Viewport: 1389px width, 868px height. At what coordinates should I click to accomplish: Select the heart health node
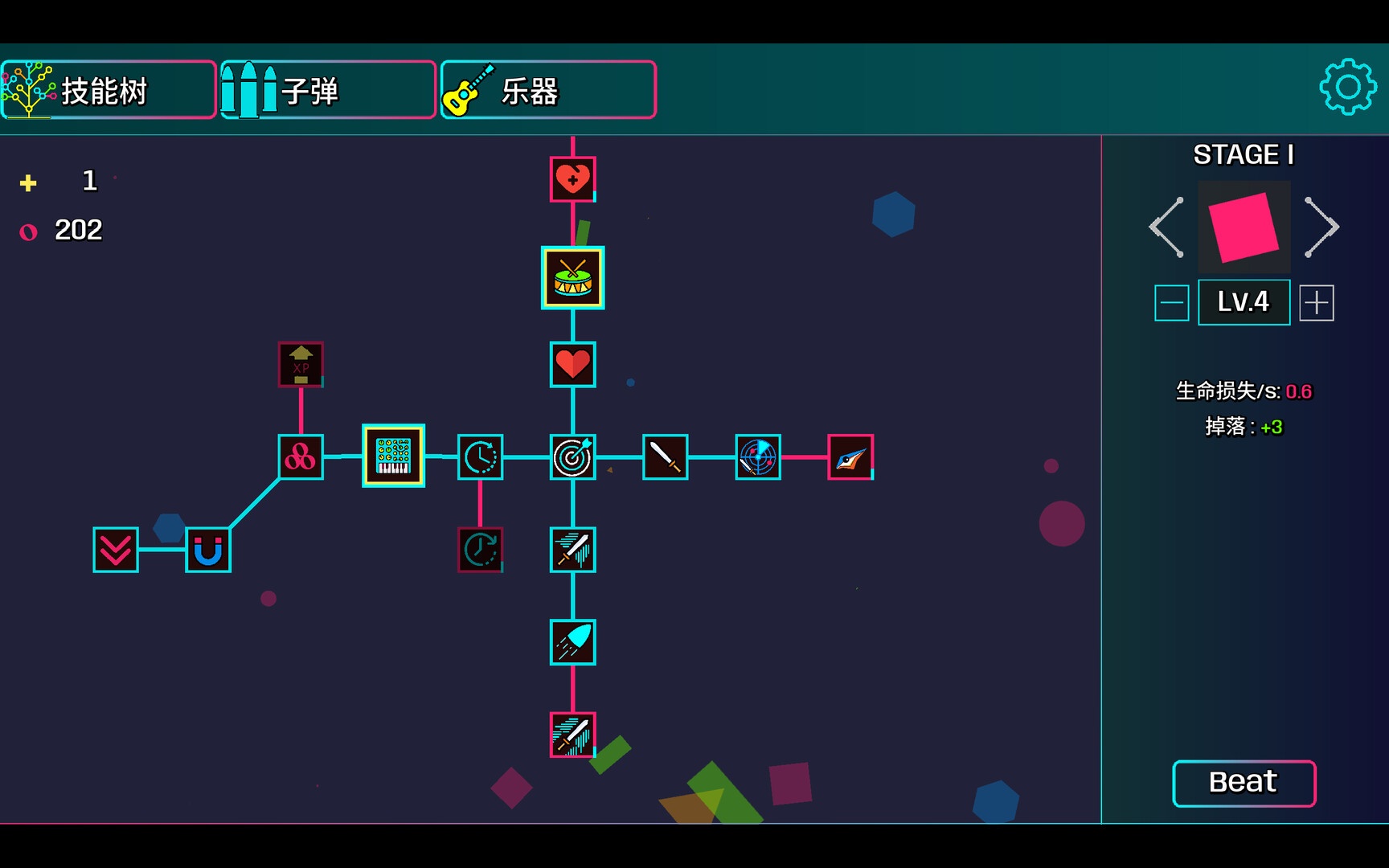[572, 366]
